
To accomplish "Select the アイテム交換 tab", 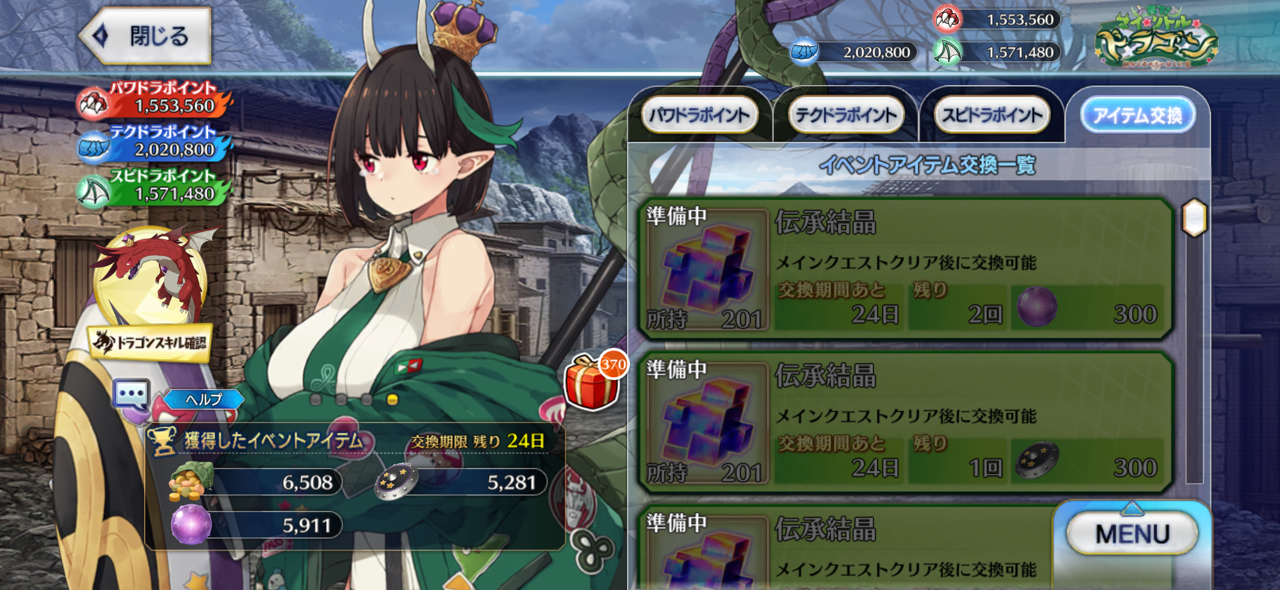I will pyautogui.click(x=1138, y=115).
